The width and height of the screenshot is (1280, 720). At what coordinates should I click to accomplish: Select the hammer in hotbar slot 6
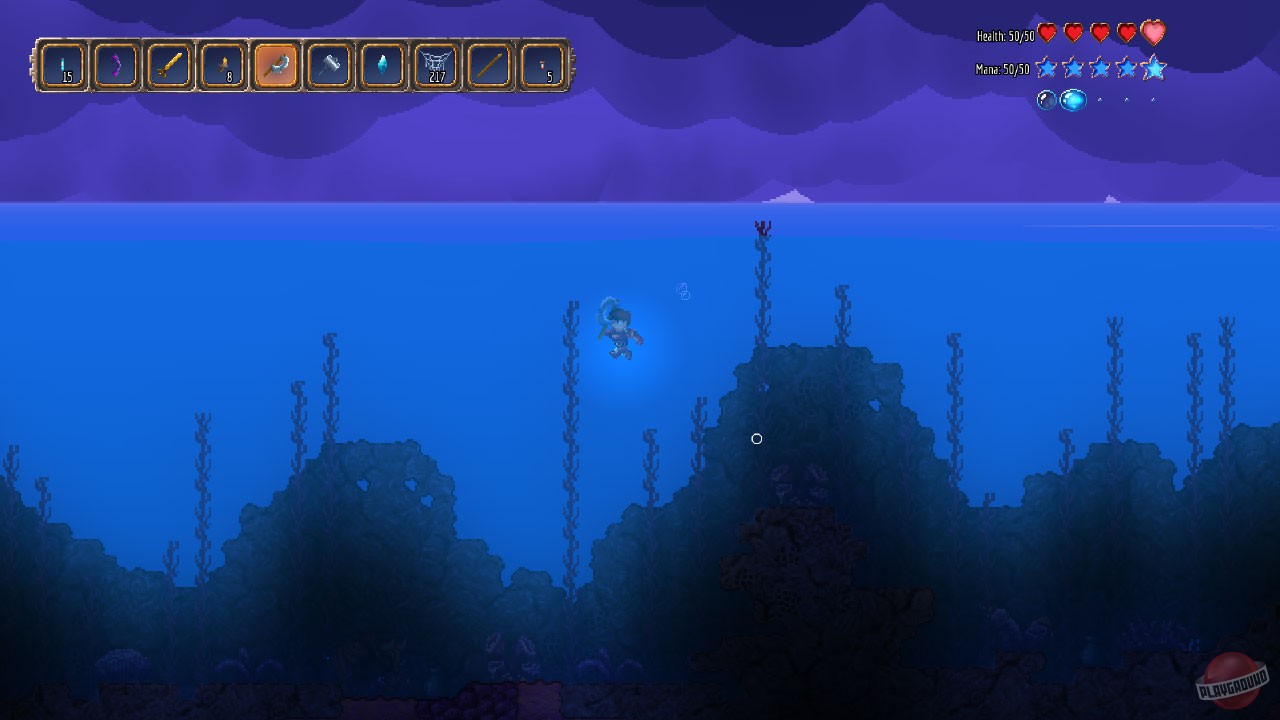[x=329, y=65]
